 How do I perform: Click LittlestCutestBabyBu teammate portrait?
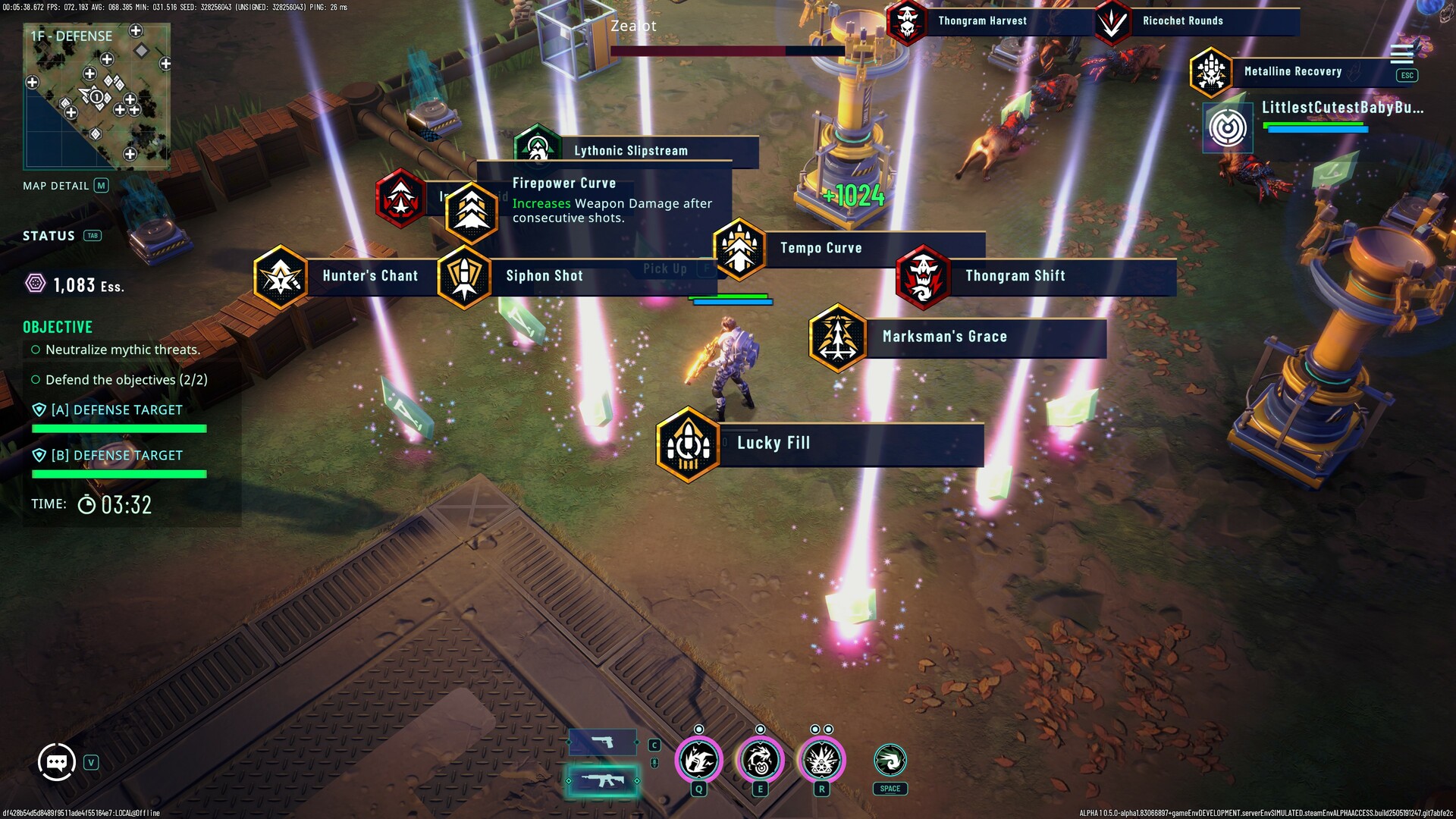coord(1228,127)
